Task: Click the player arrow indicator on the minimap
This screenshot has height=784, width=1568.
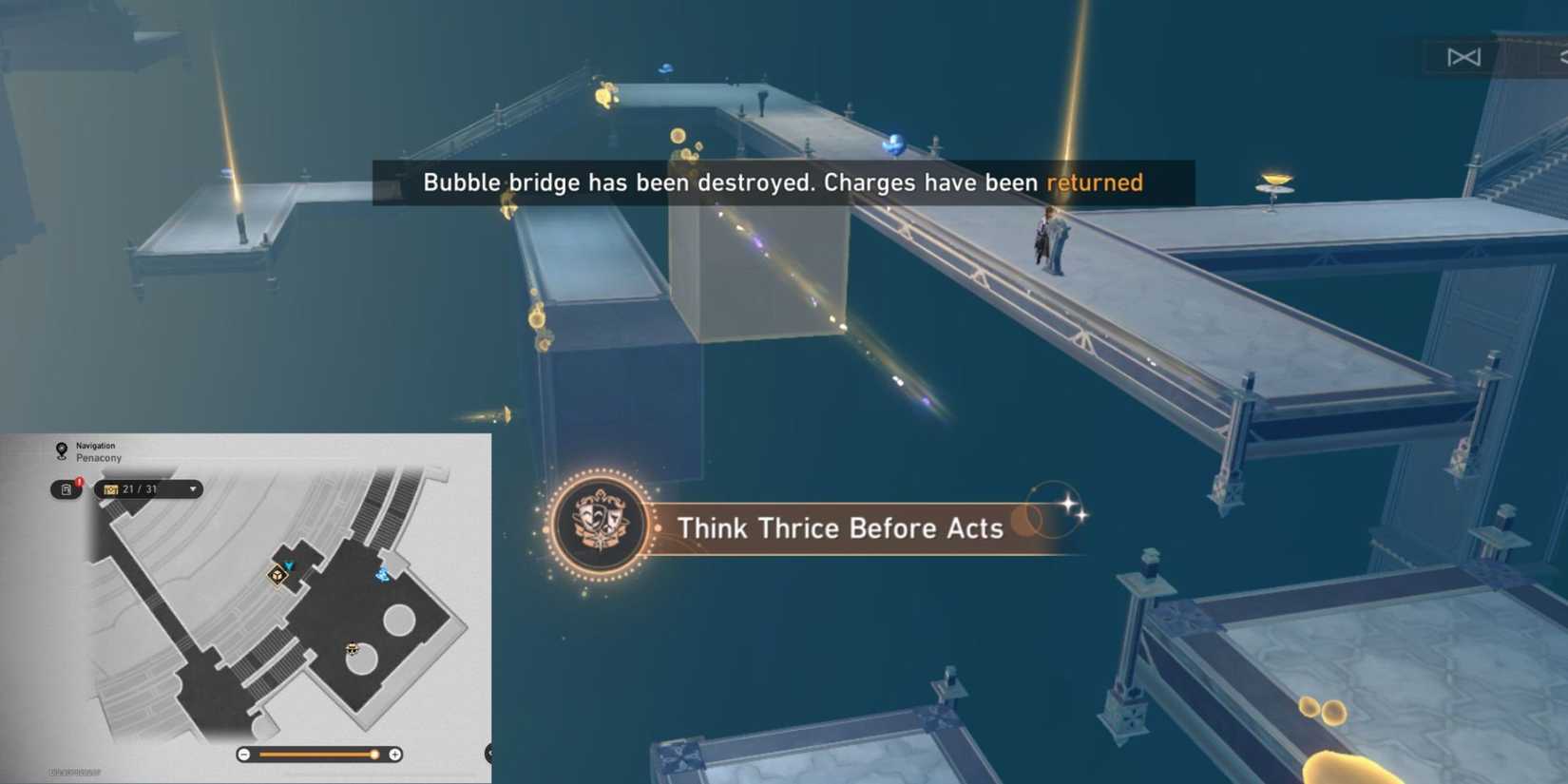Action: 288,565
